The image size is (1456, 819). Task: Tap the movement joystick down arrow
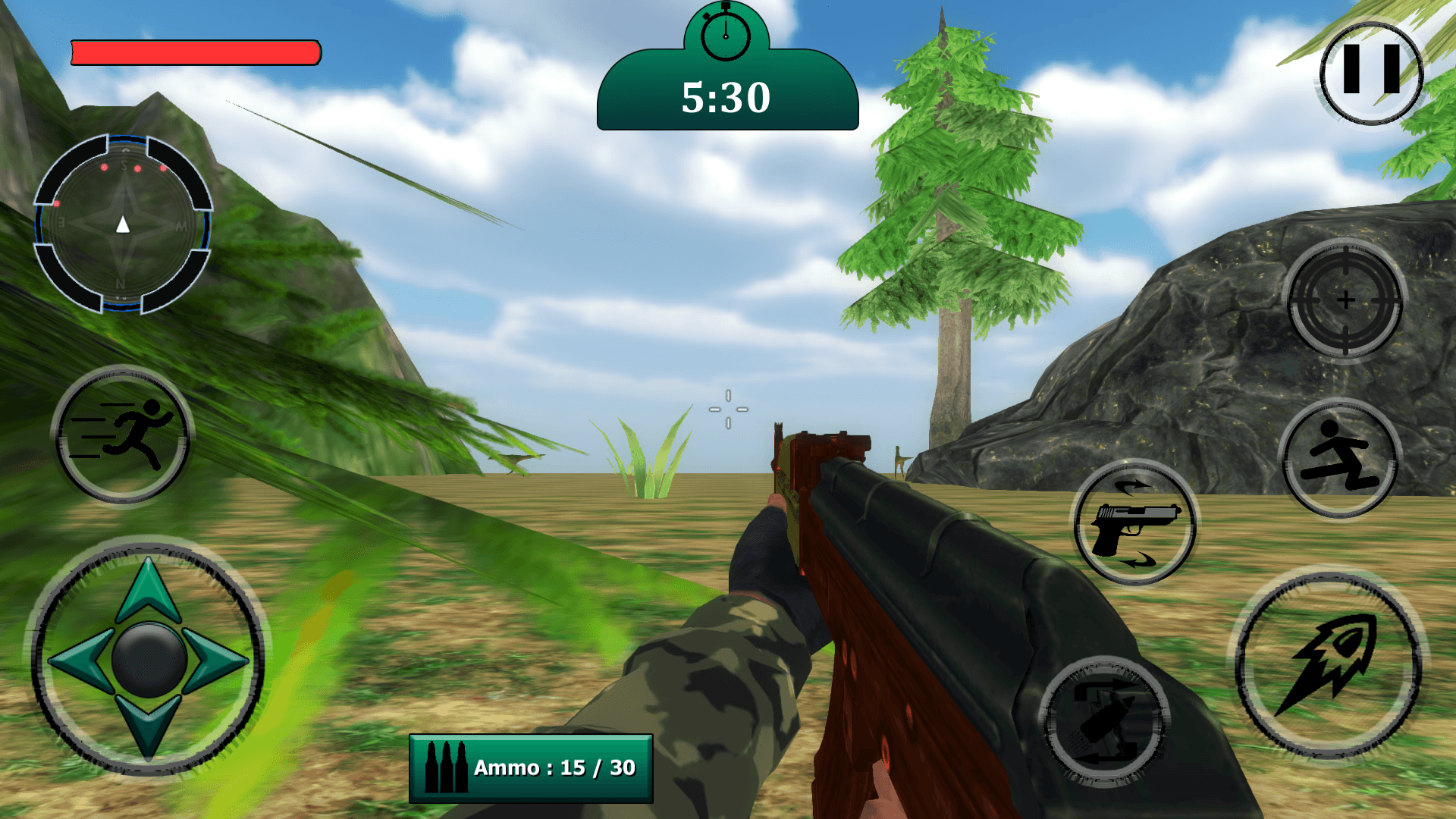click(x=149, y=726)
